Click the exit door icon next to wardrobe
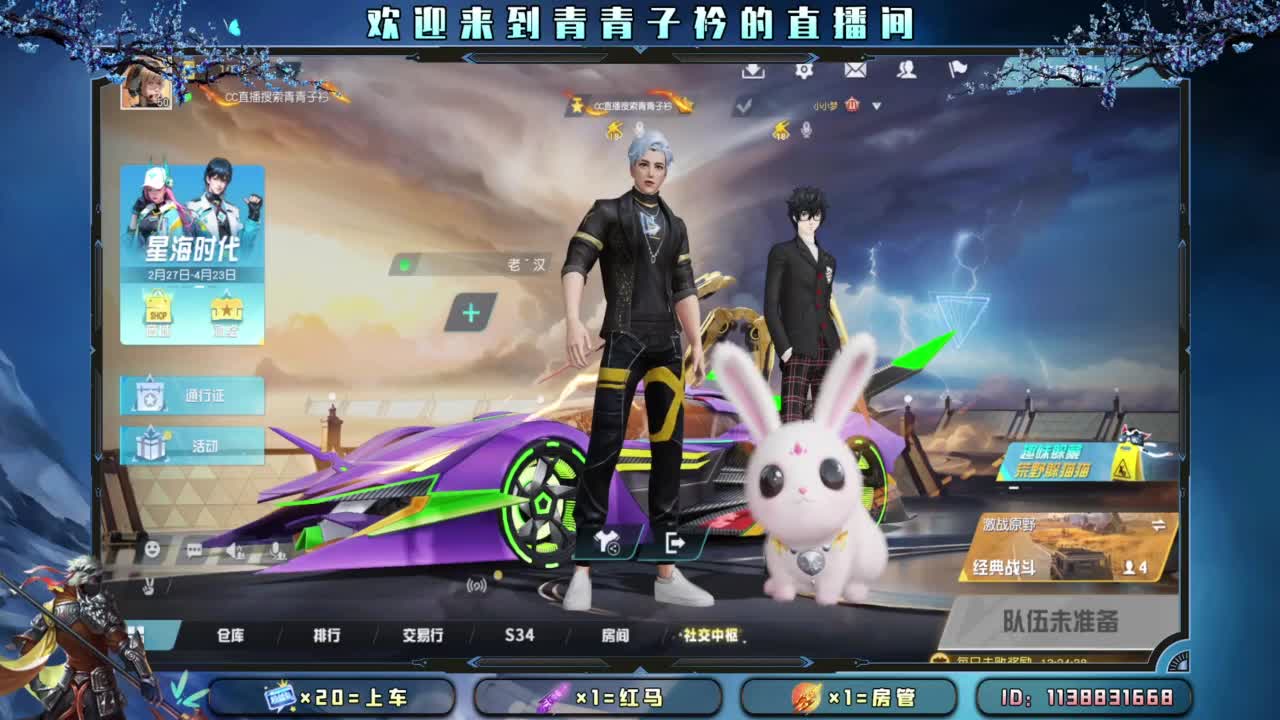Image resolution: width=1280 pixels, height=720 pixels. coord(676,543)
